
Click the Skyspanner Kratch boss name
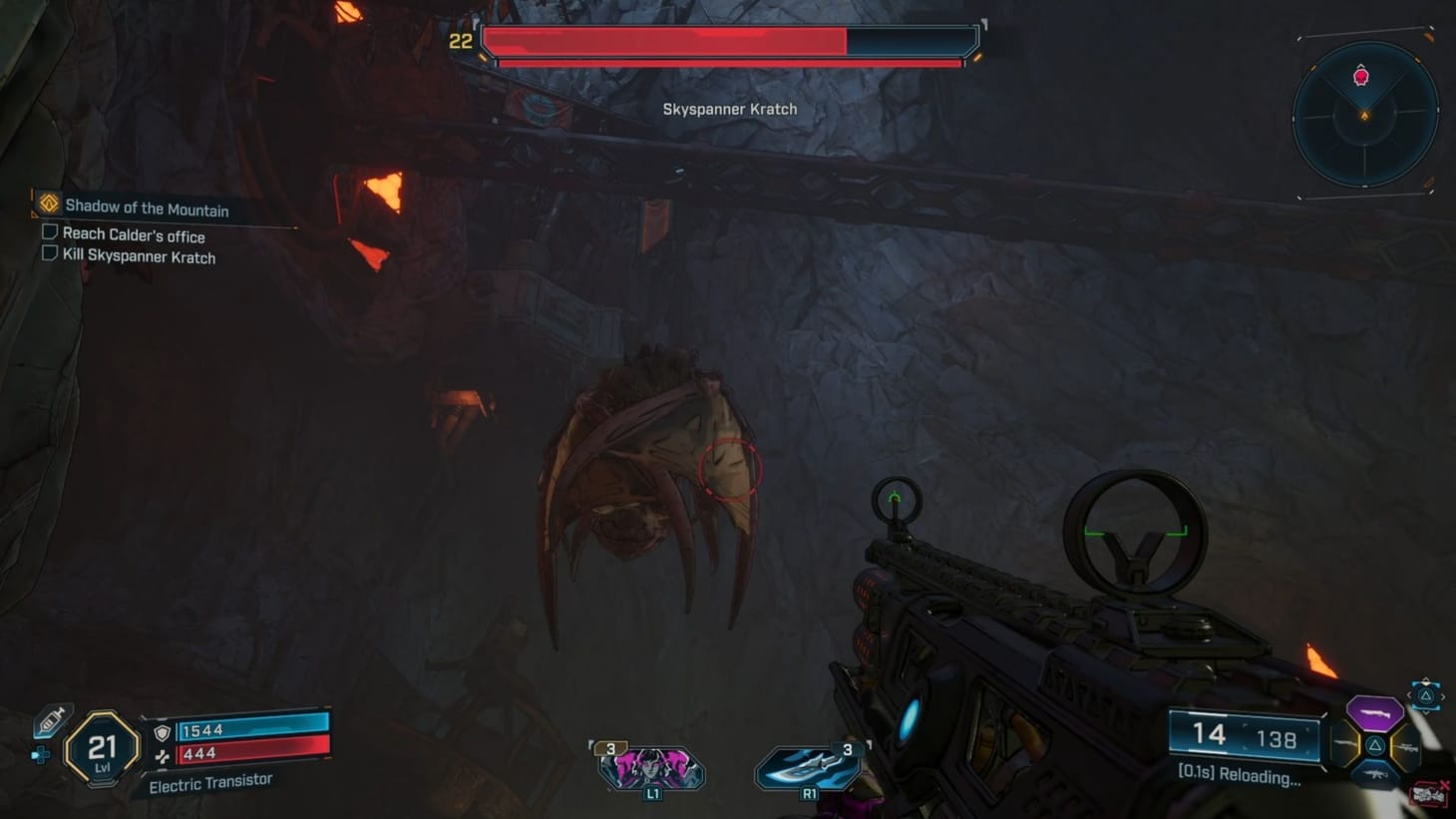(x=730, y=109)
